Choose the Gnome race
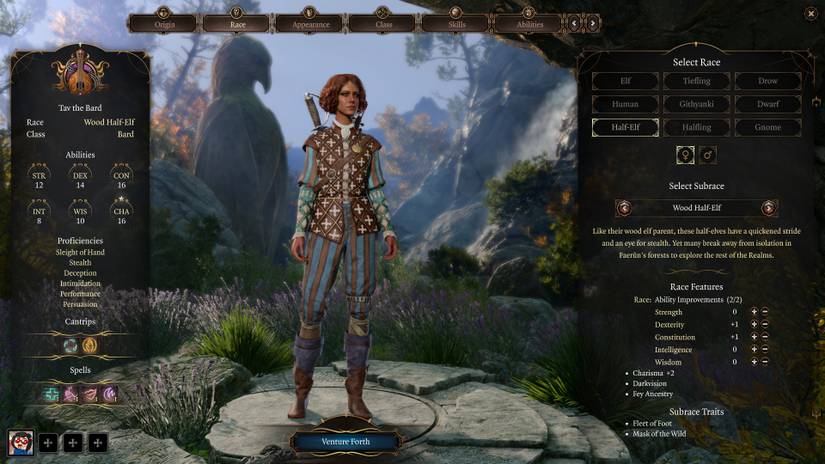 click(768, 127)
